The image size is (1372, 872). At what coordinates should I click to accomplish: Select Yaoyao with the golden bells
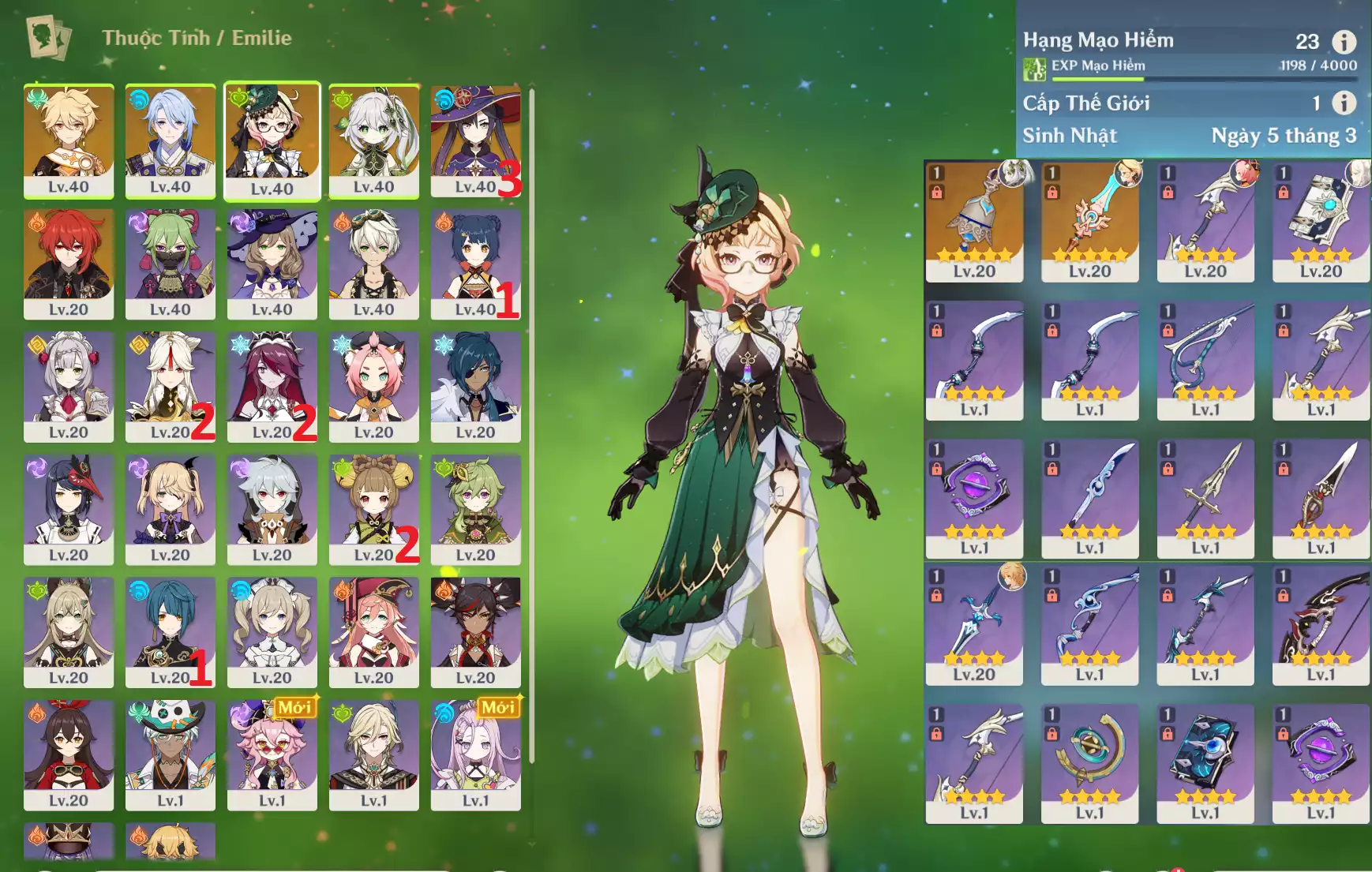pyautogui.click(x=373, y=509)
